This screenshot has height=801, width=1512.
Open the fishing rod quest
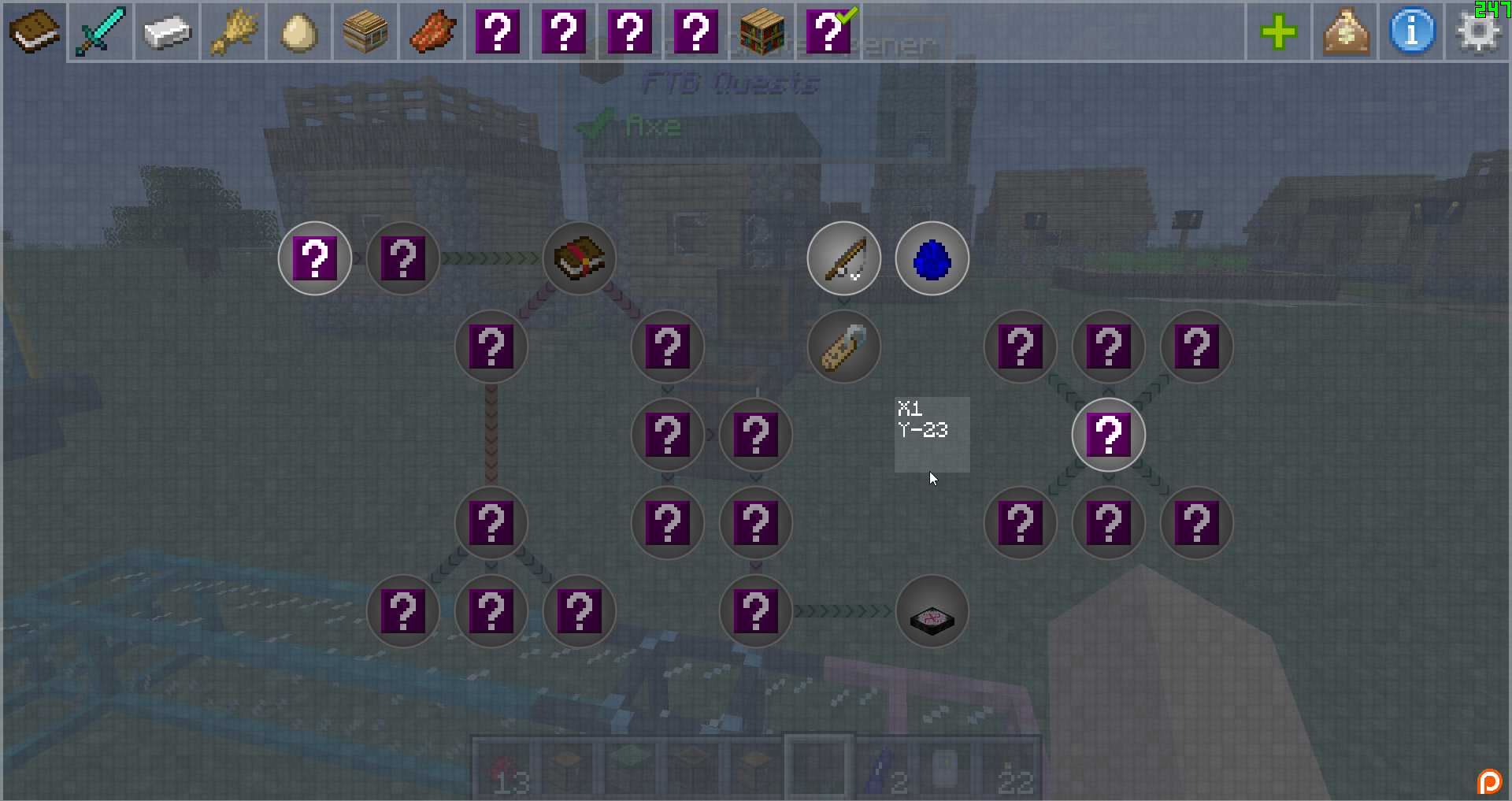click(844, 258)
